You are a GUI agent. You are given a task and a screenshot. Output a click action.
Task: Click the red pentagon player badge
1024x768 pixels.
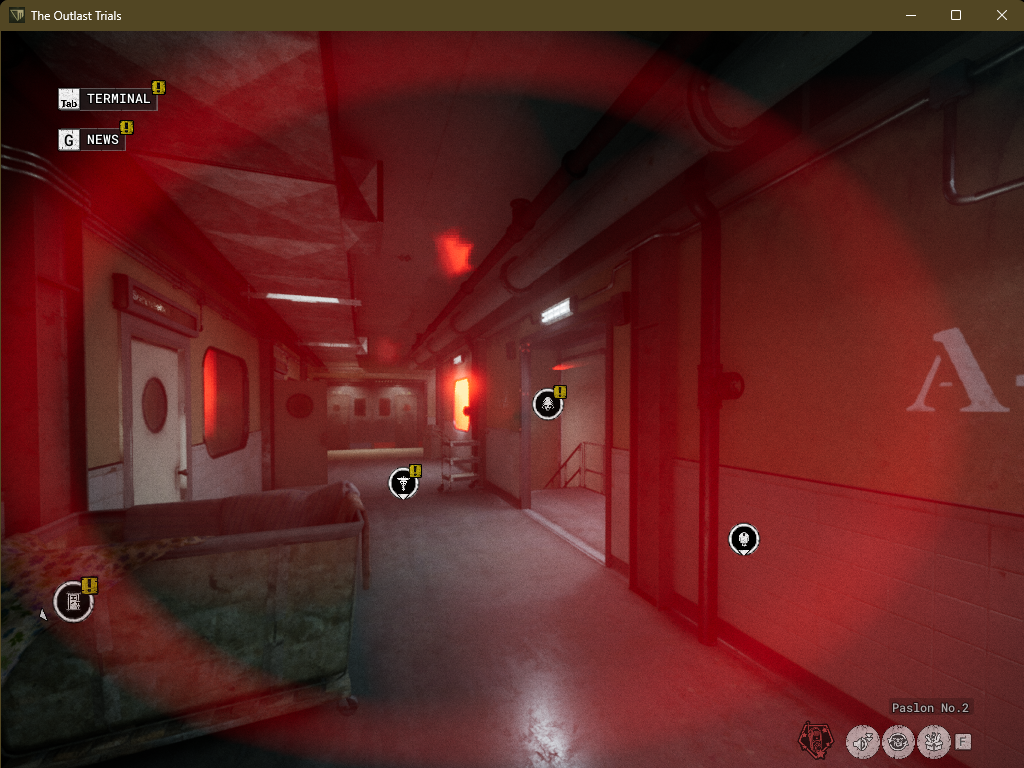[814, 740]
